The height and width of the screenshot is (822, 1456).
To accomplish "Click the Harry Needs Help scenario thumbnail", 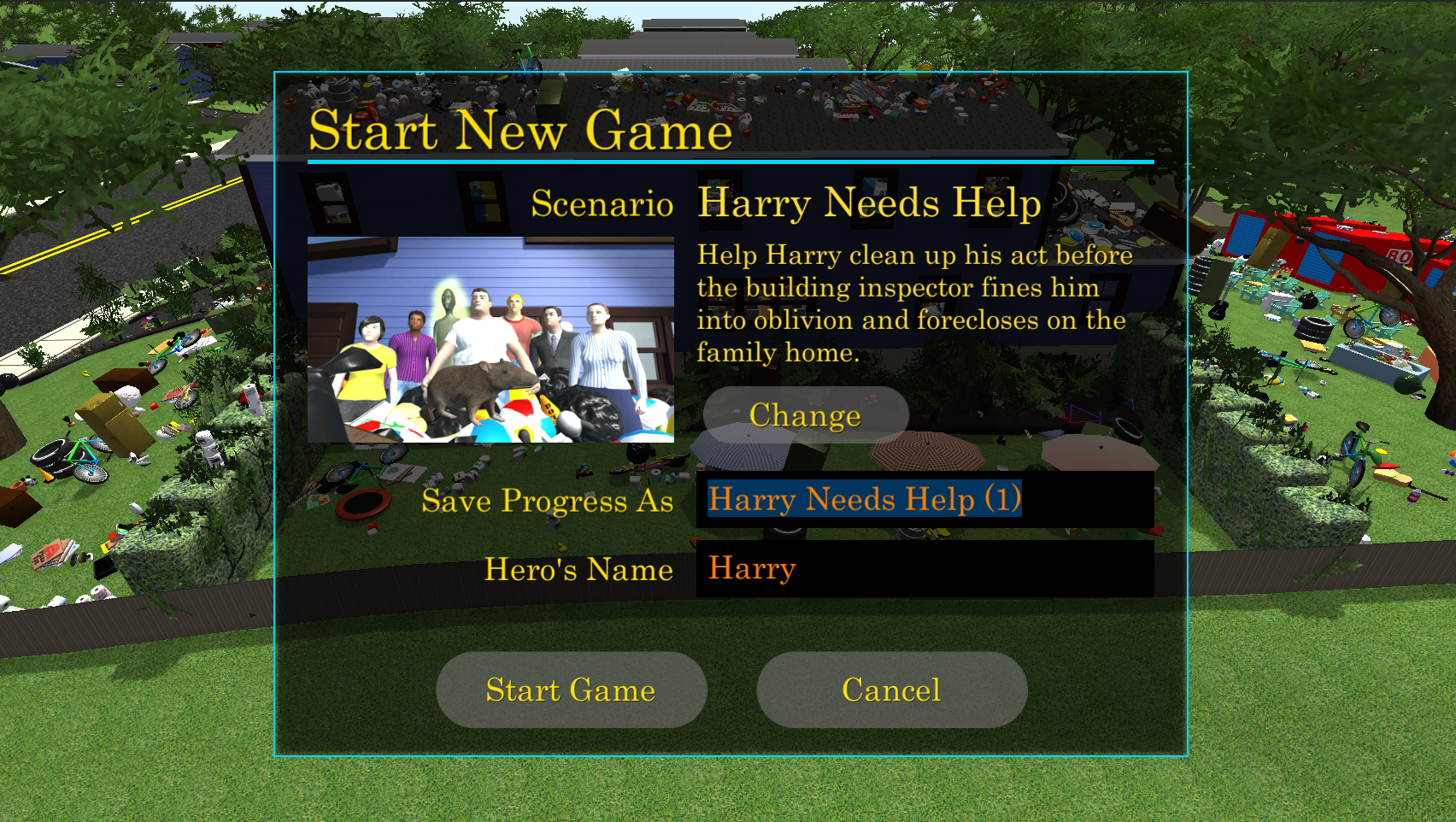I will click(490, 340).
